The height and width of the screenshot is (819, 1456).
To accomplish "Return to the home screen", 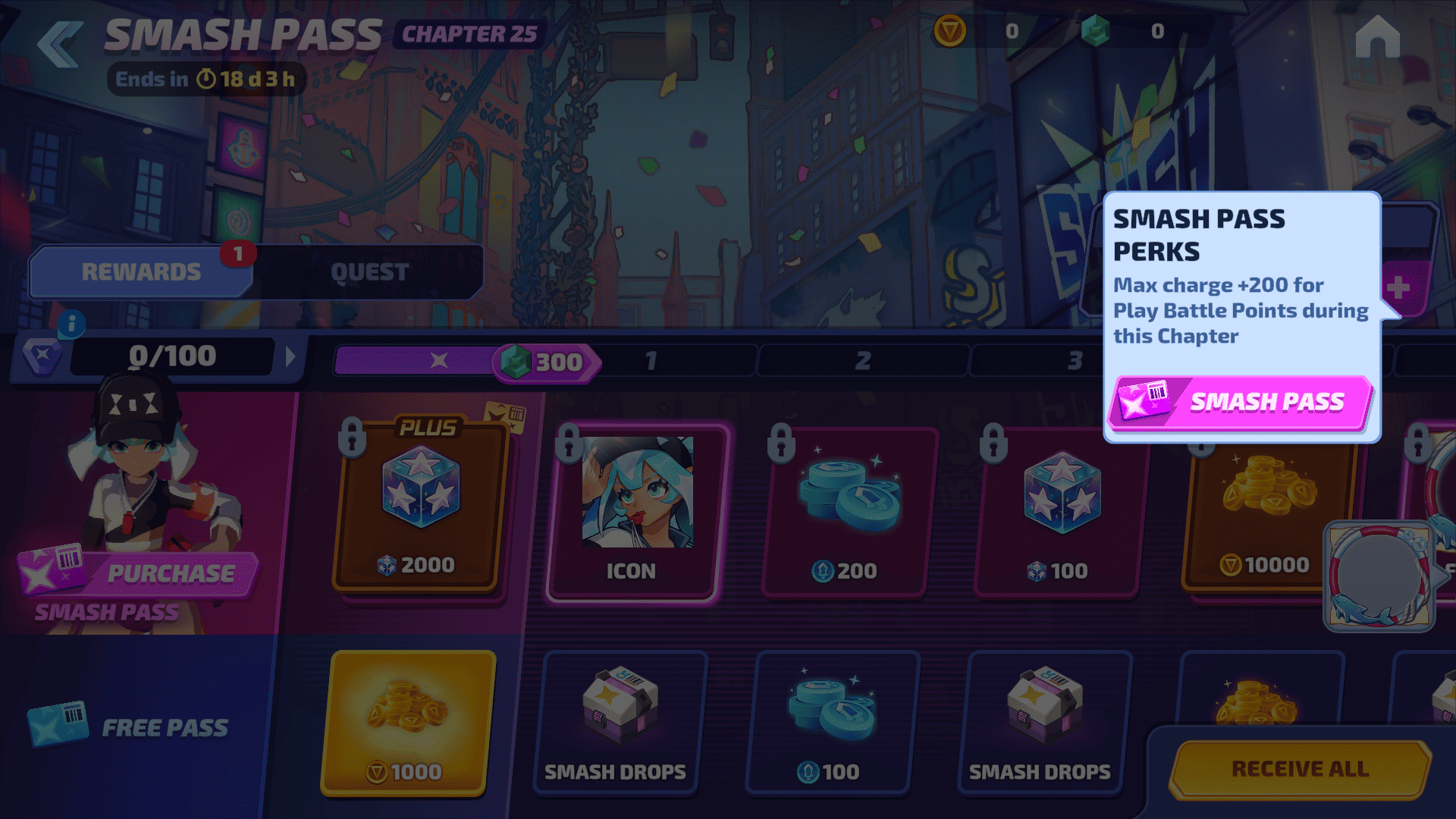I will [x=1377, y=38].
